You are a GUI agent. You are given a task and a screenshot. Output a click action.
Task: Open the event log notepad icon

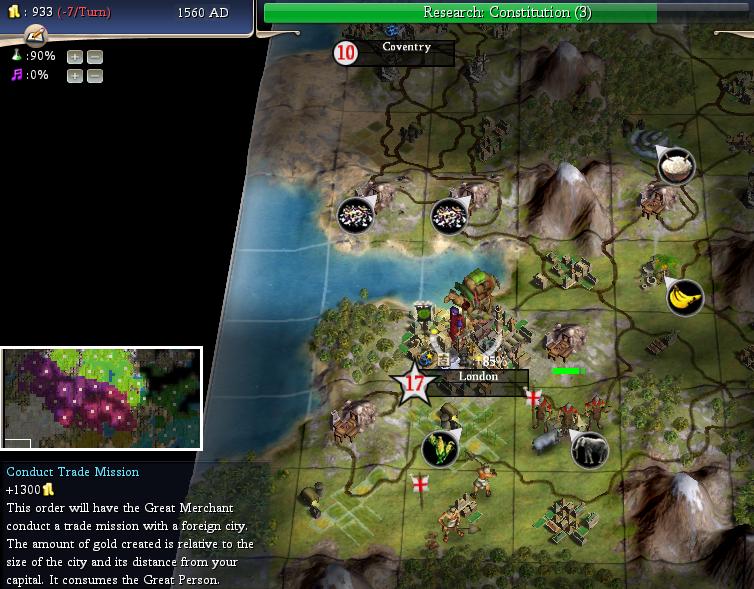click(x=36, y=35)
